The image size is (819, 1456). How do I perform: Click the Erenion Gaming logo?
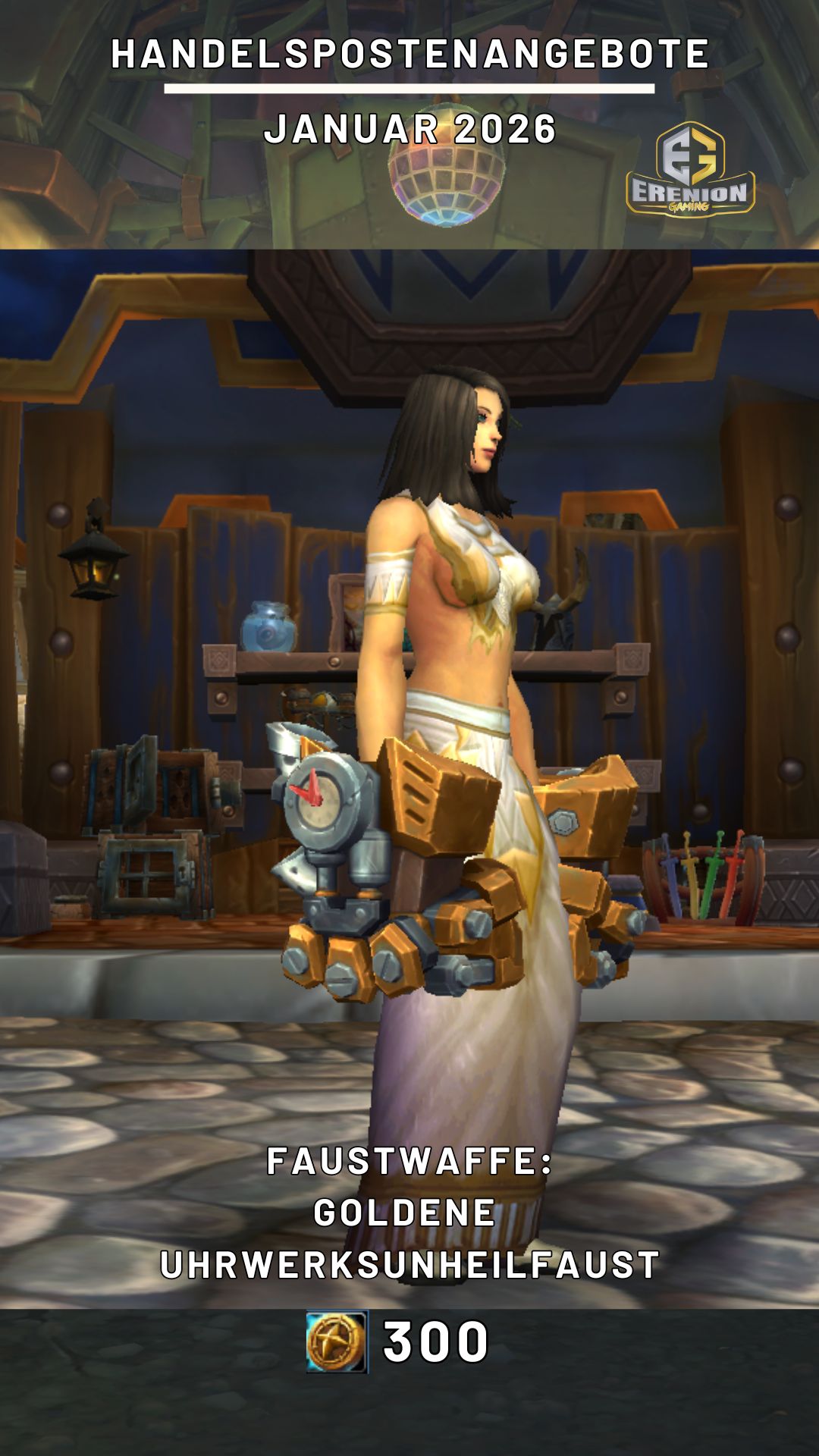pyautogui.click(x=689, y=170)
